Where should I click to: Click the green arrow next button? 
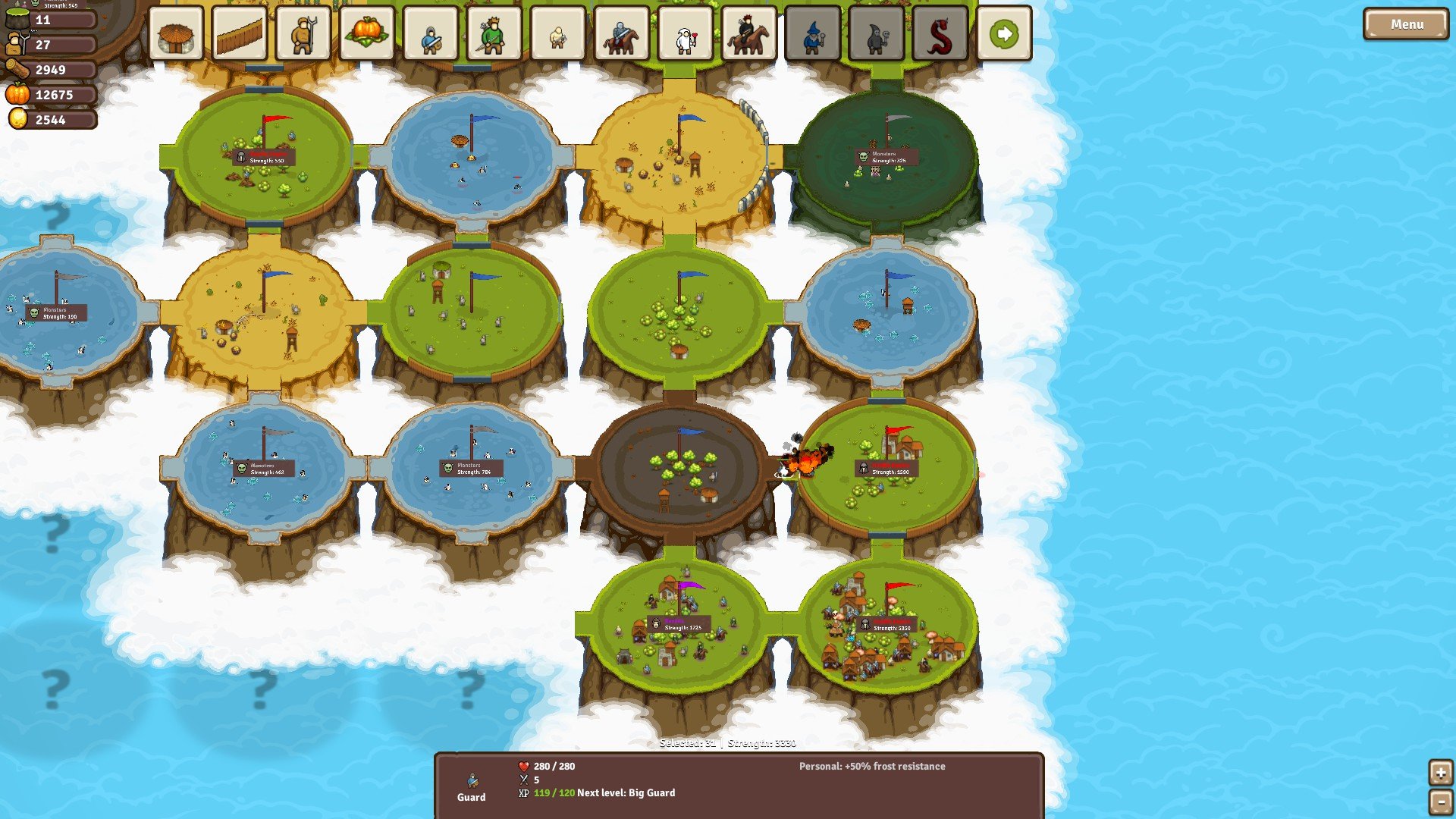click(x=1004, y=34)
